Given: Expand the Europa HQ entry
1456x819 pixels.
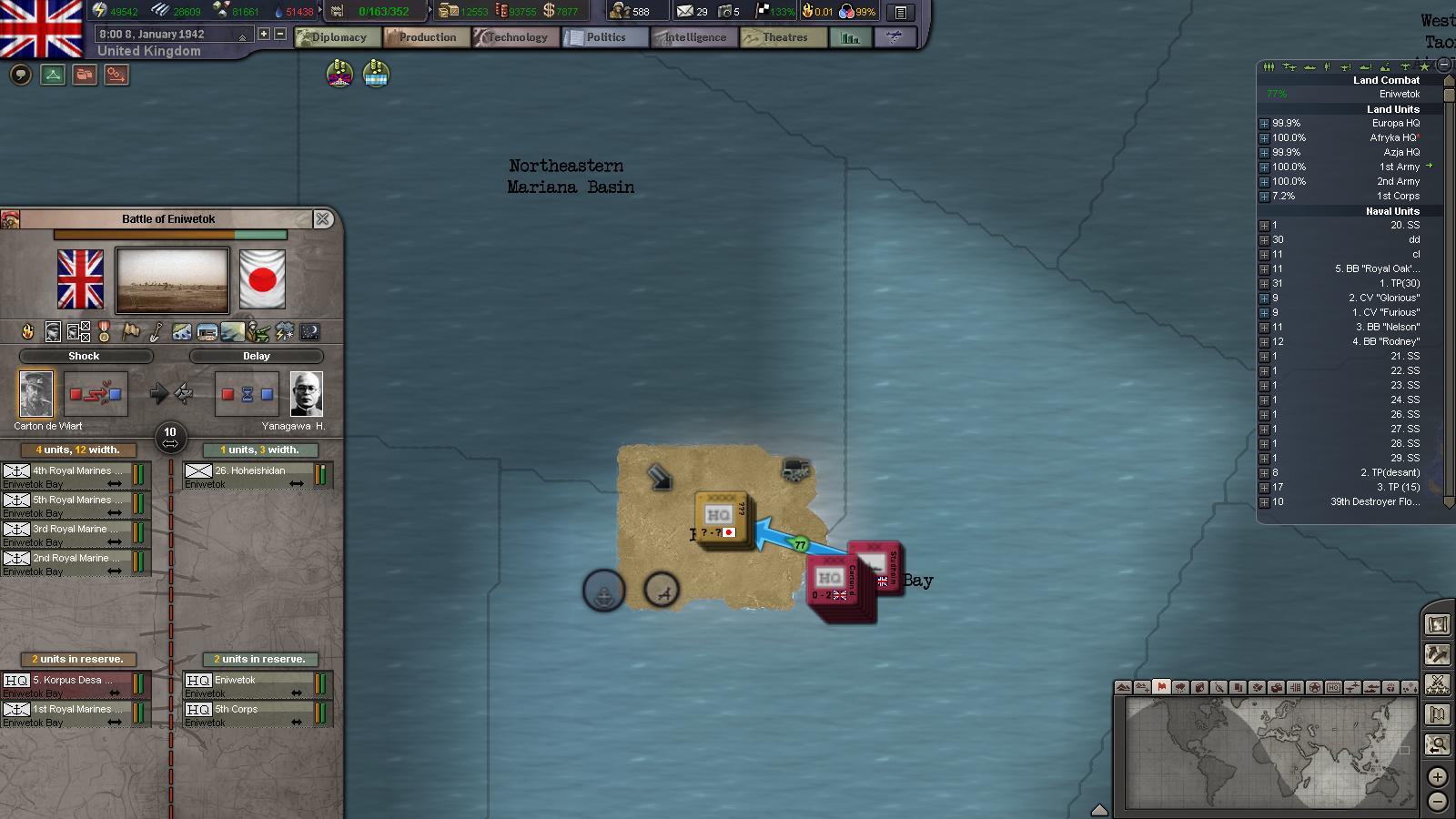Looking at the screenshot, I should click(1264, 124).
